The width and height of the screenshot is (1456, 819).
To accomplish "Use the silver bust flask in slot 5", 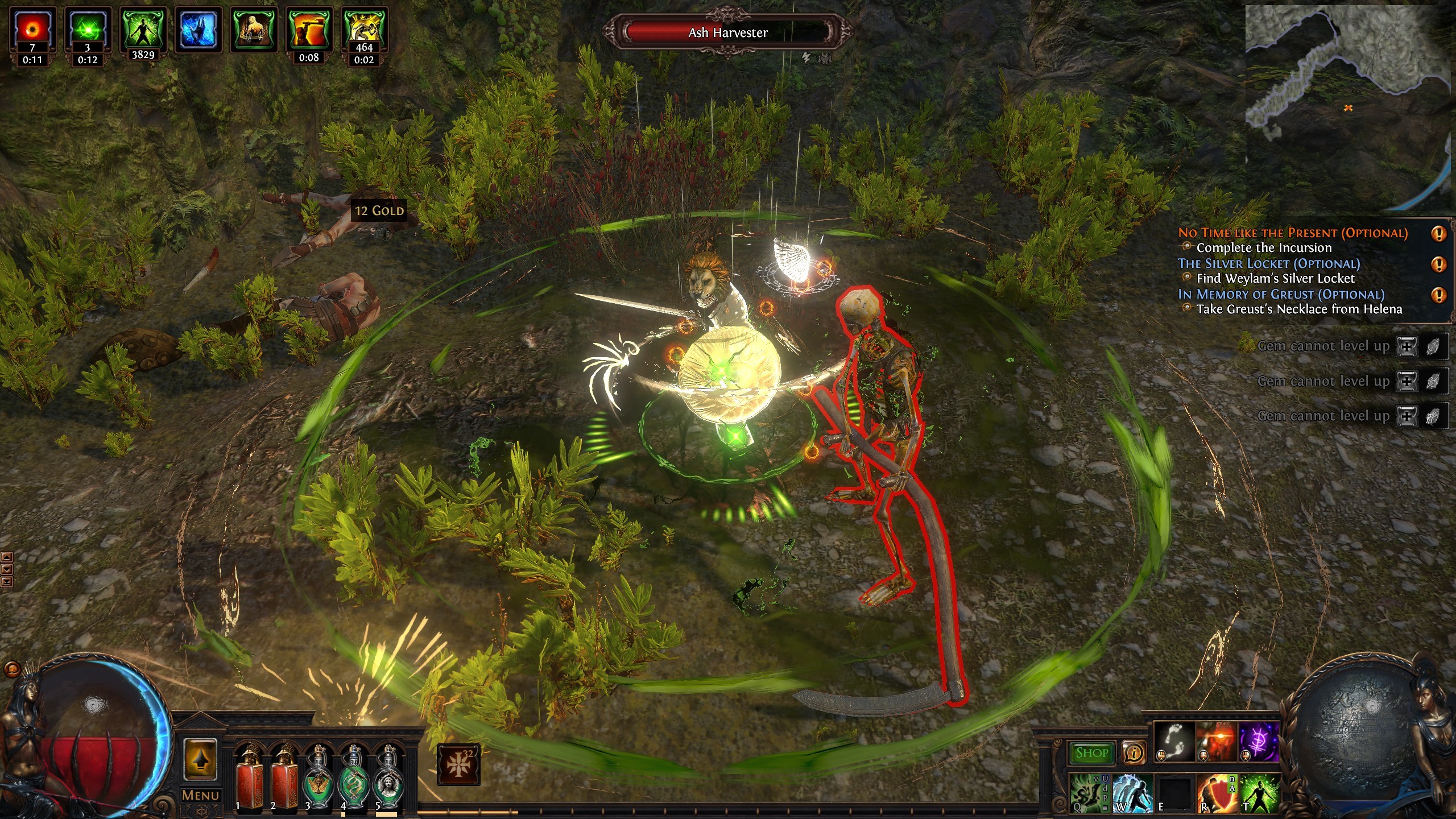I will [388, 777].
